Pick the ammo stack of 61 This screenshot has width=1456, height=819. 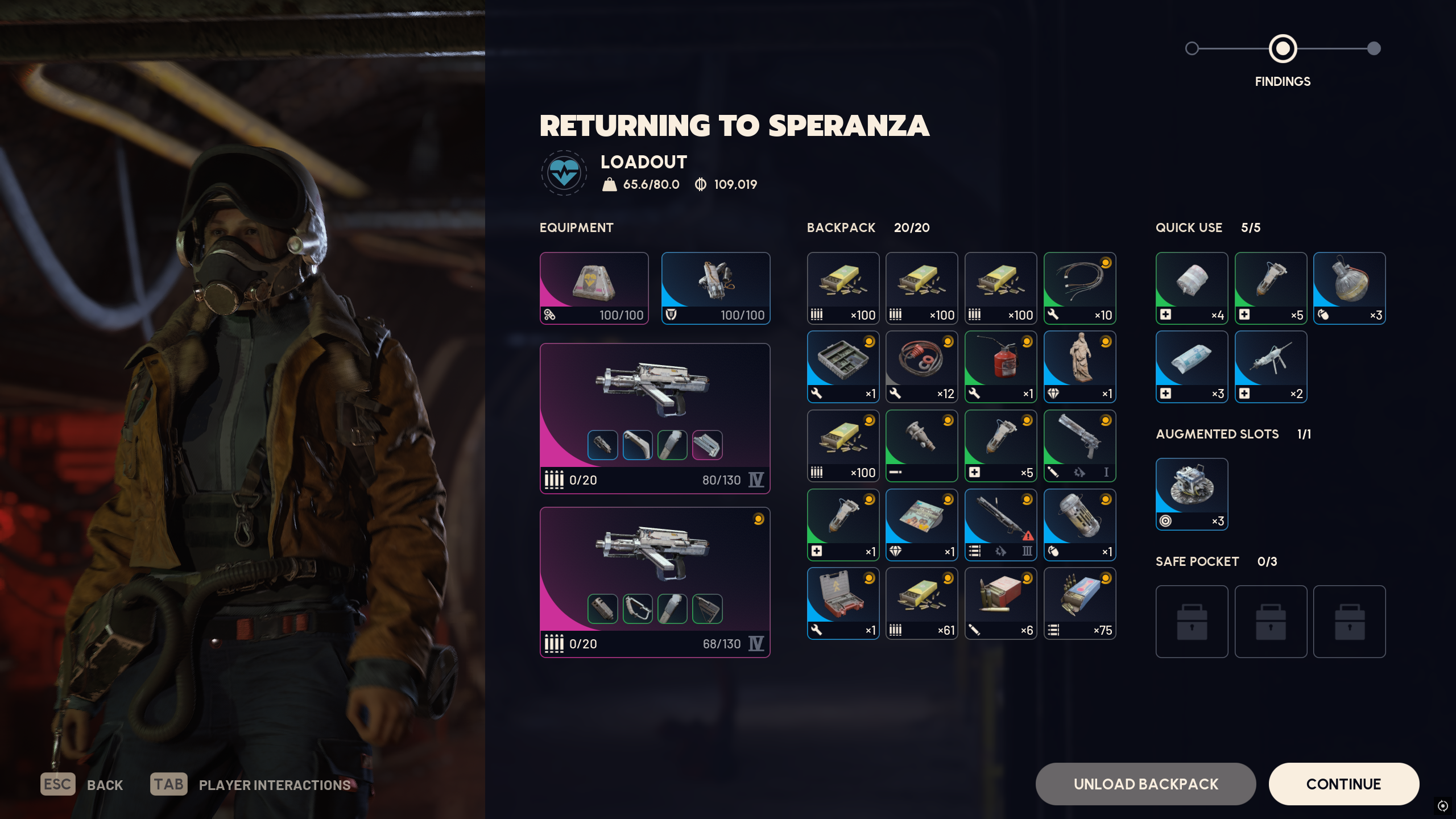pyautogui.click(x=921, y=603)
